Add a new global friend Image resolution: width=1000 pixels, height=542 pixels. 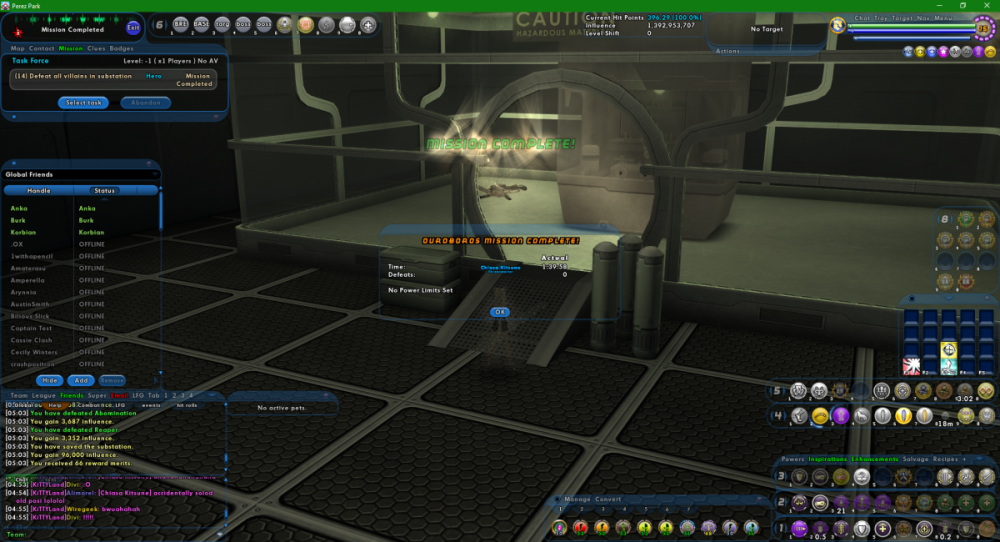[81, 380]
